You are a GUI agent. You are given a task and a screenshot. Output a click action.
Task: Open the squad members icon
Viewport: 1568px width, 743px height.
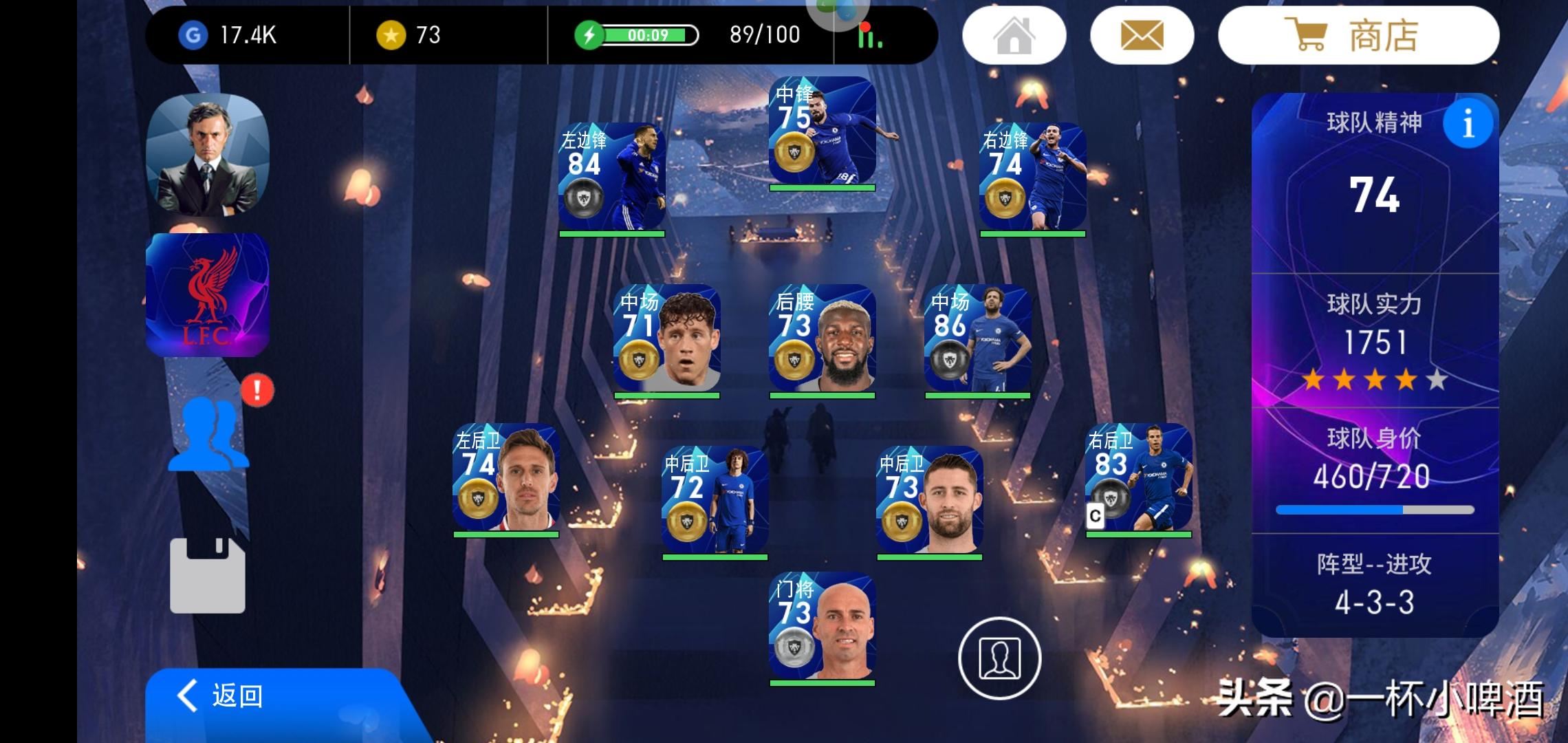coord(209,435)
